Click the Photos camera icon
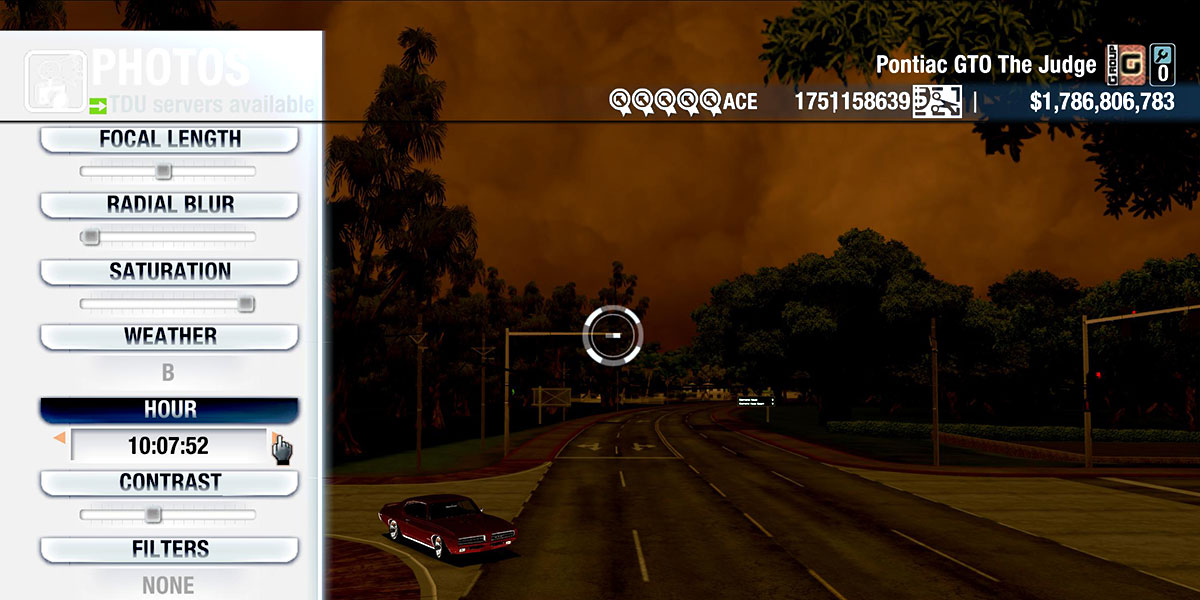 click(54, 80)
